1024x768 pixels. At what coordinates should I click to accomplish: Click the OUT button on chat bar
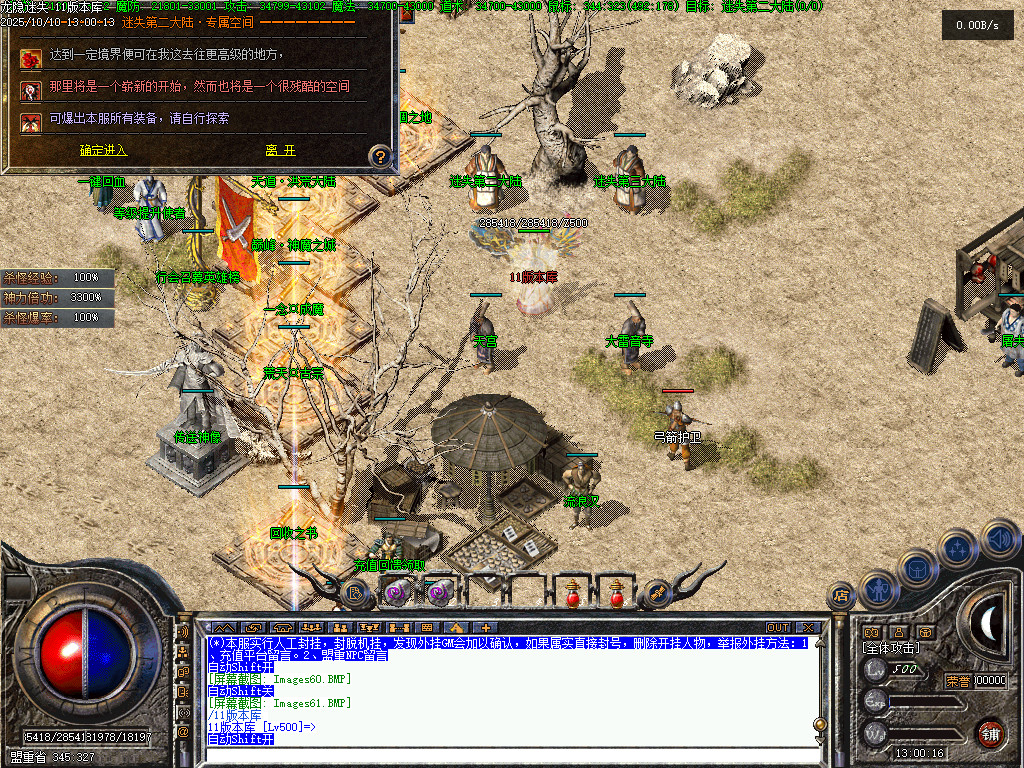(777, 628)
